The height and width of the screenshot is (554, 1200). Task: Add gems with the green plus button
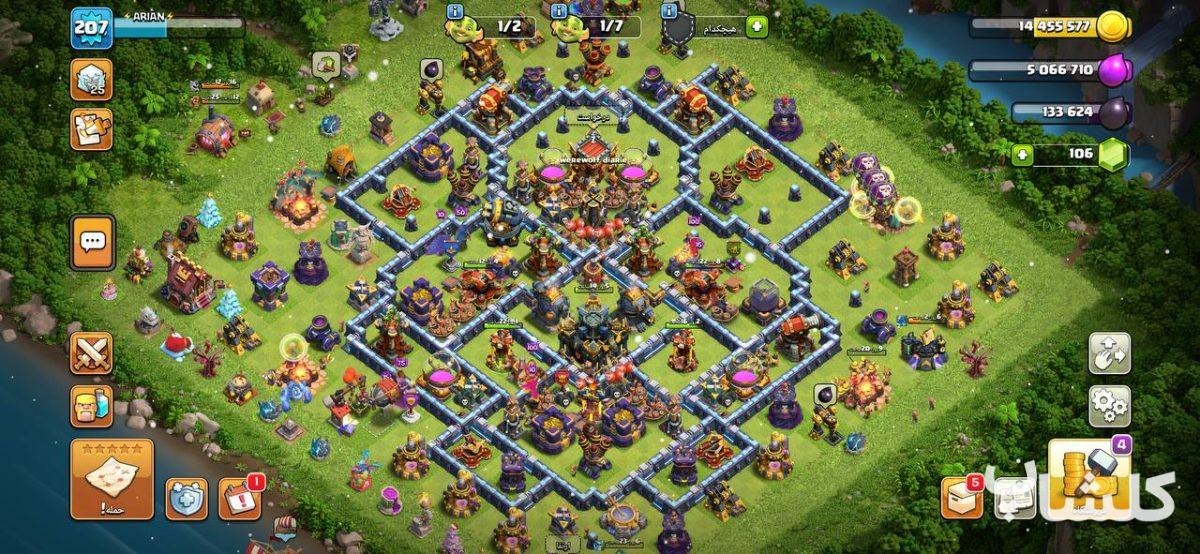(1021, 155)
